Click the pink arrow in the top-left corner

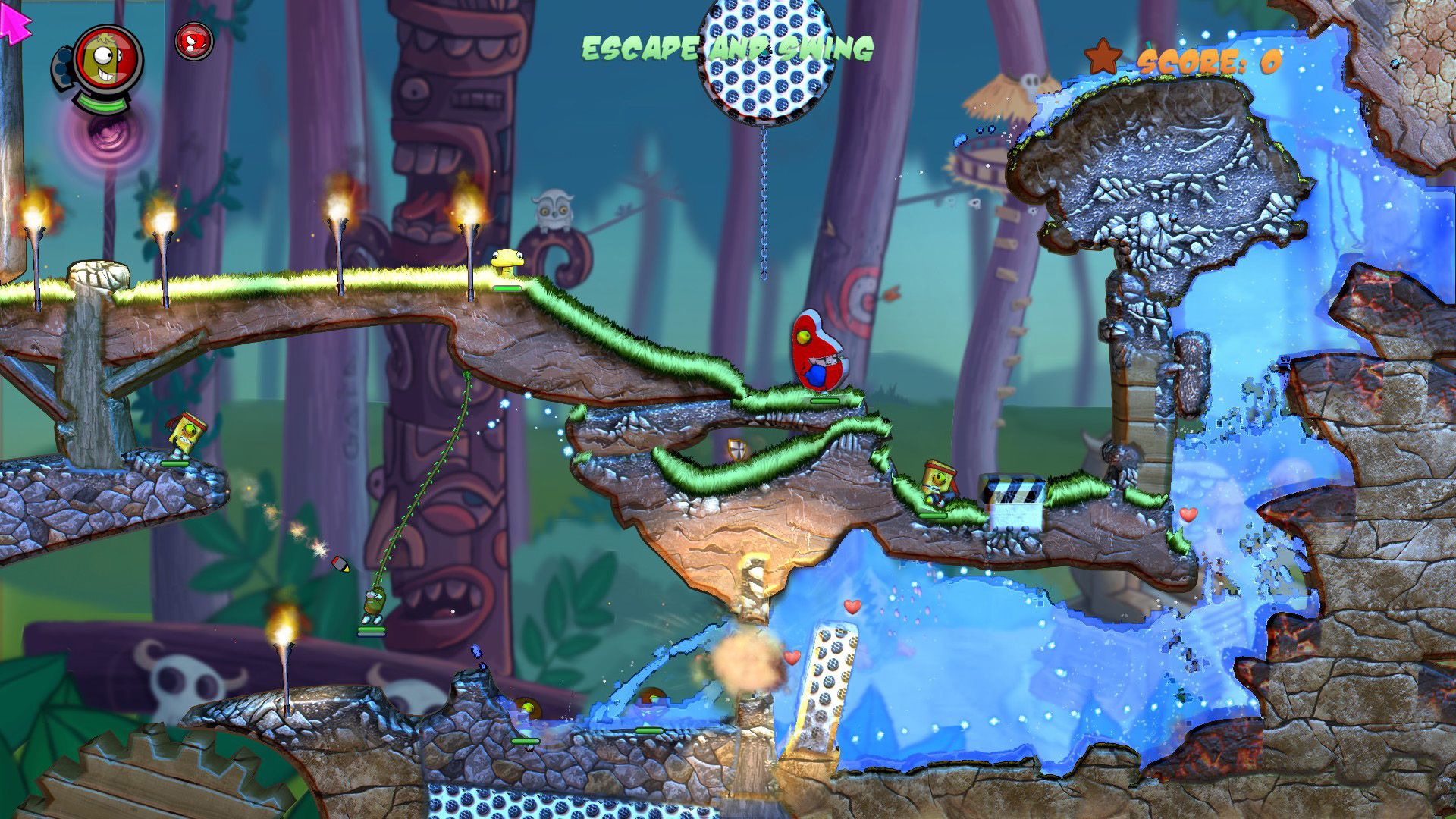click(15, 23)
